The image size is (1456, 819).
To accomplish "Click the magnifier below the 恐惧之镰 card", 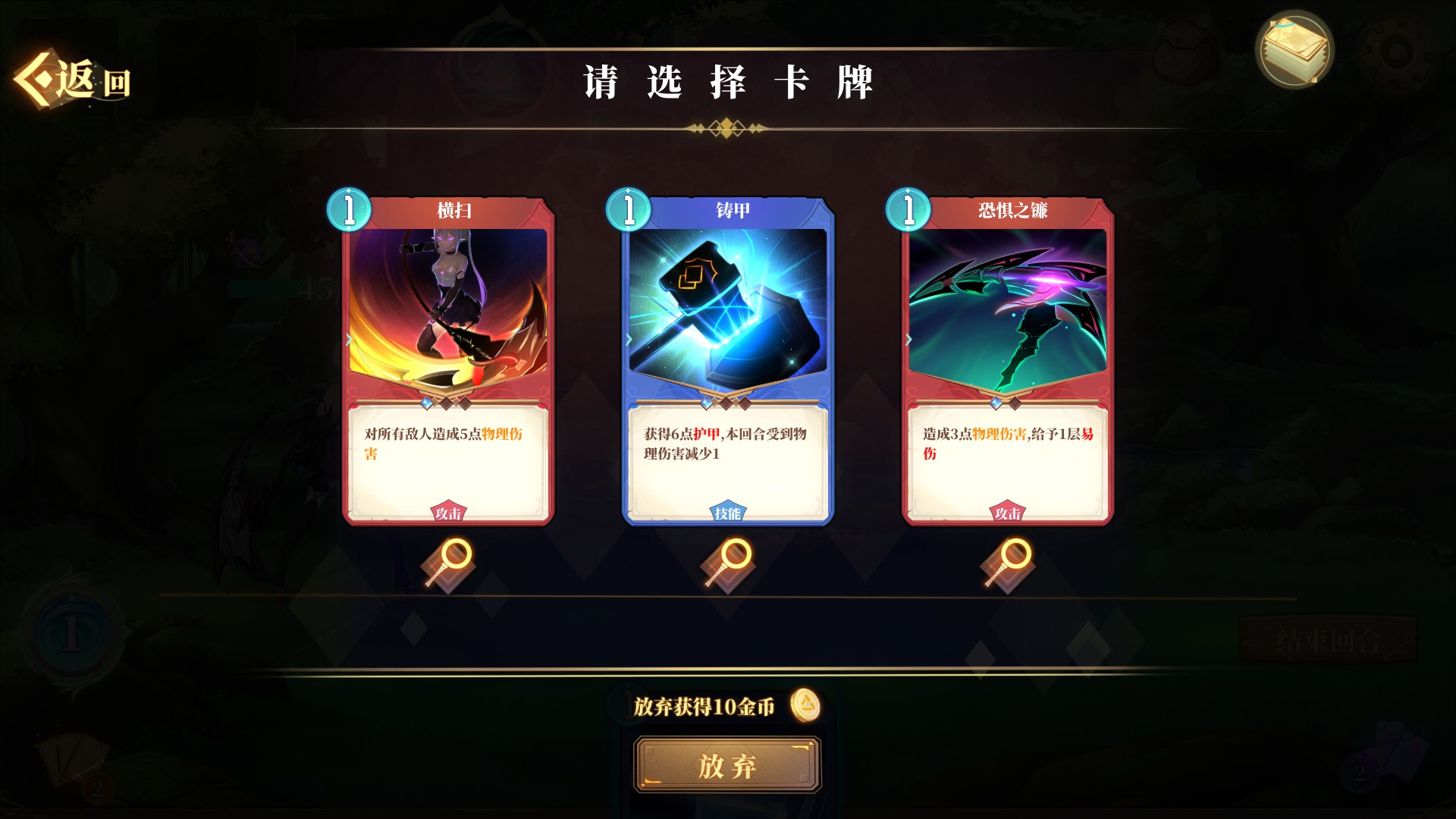I will 1006,561.
